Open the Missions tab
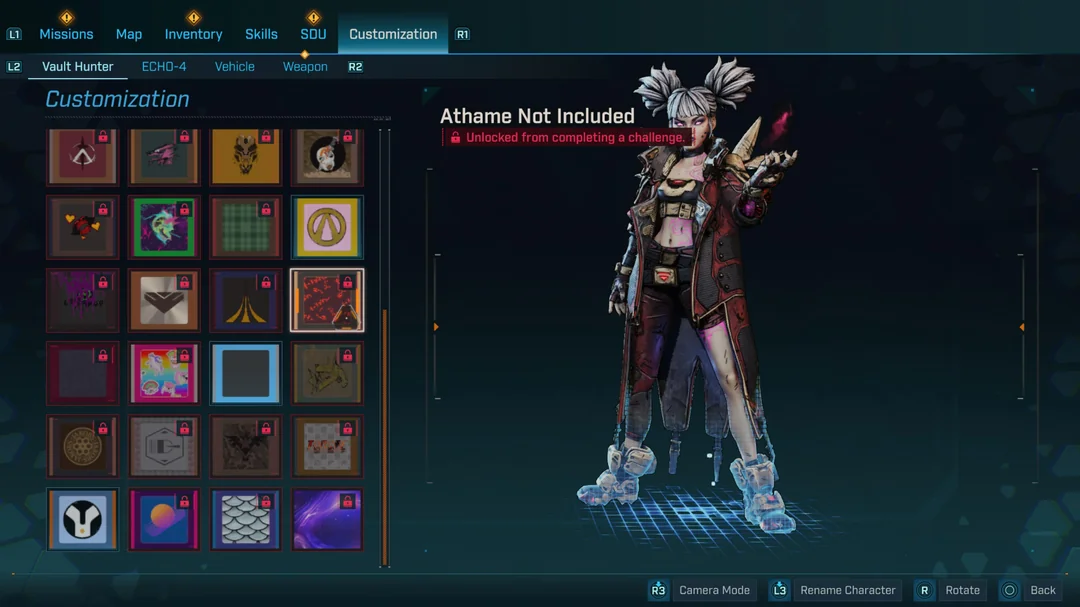 point(66,34)
